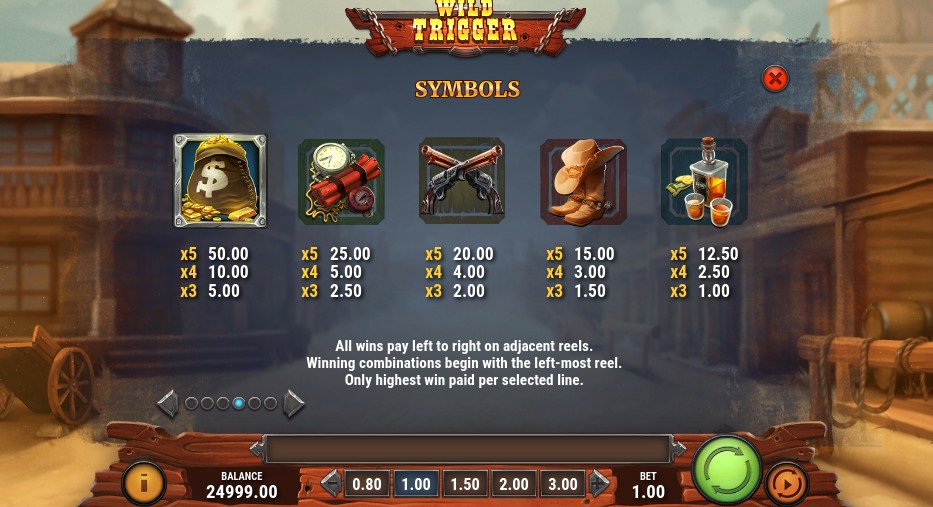Screen dimensions: 933x507
Task: Advance to the next paytable page
Action: 295,404
